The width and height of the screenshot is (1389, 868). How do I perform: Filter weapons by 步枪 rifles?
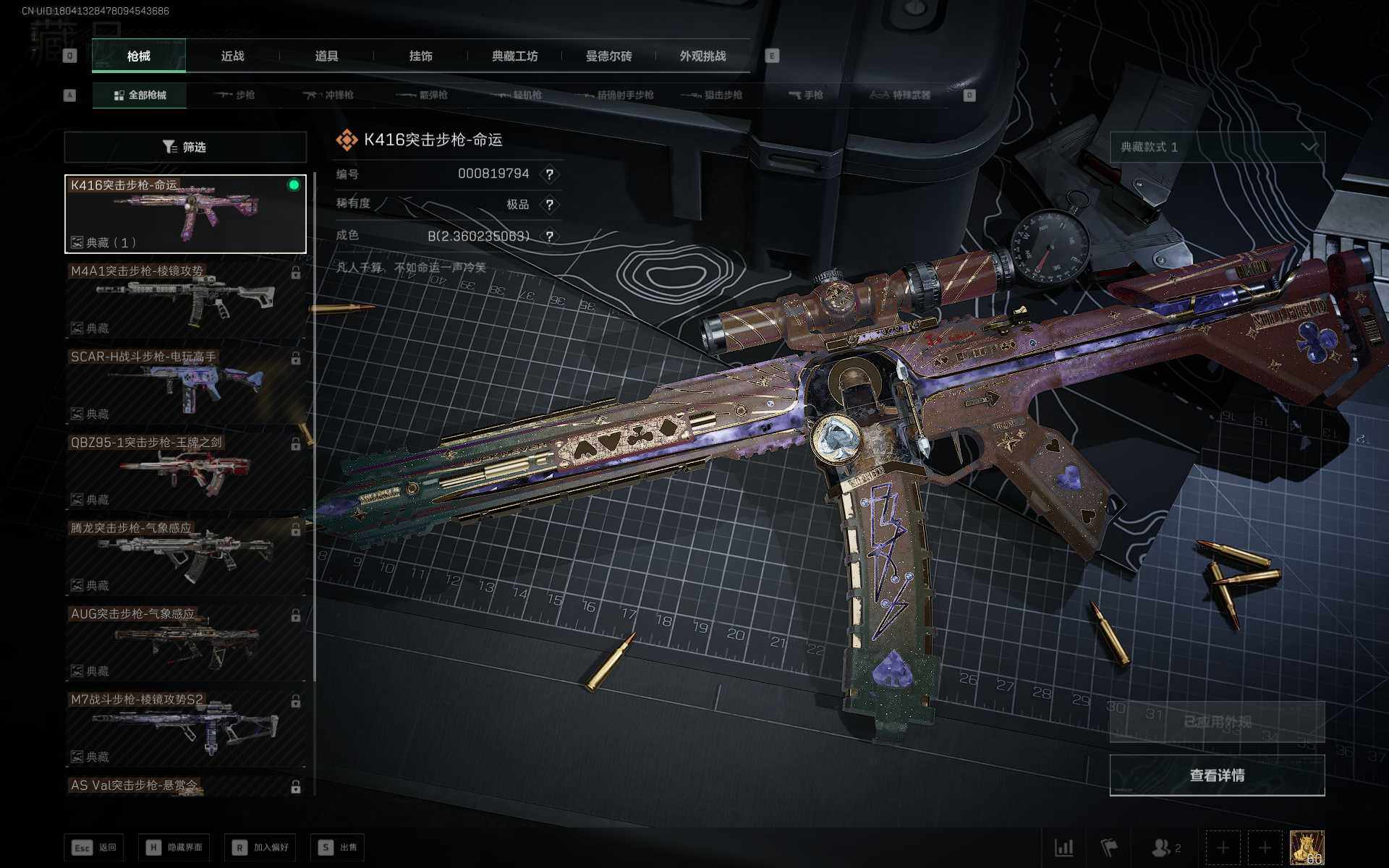(x=235, y=95)
